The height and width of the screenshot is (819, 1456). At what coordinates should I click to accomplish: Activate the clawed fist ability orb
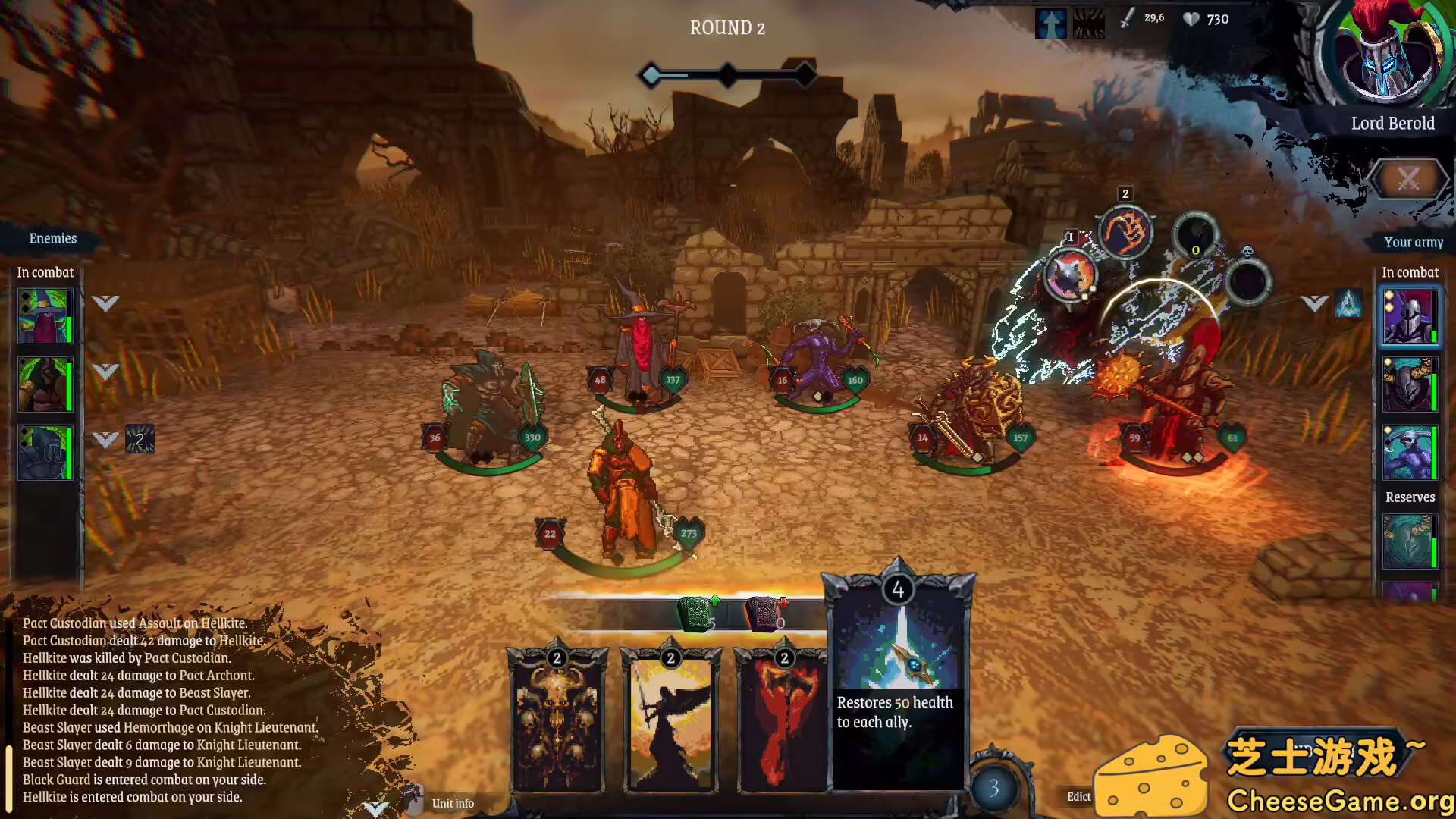tap(1125, 232)
